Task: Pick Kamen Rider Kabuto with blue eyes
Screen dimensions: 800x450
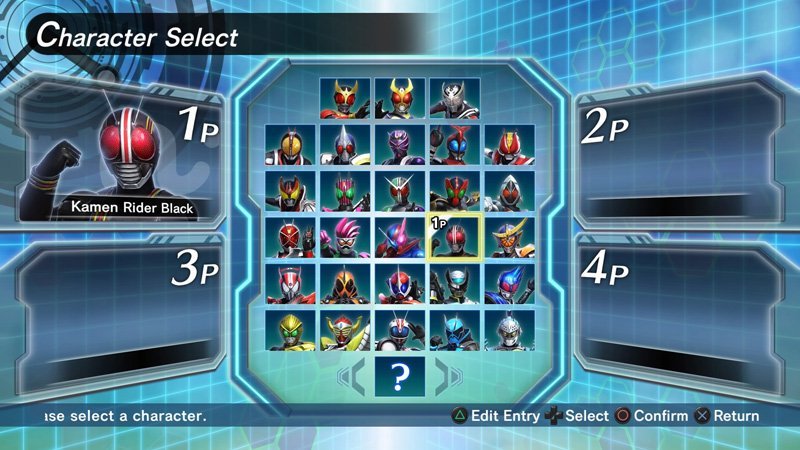Action: 455,145
